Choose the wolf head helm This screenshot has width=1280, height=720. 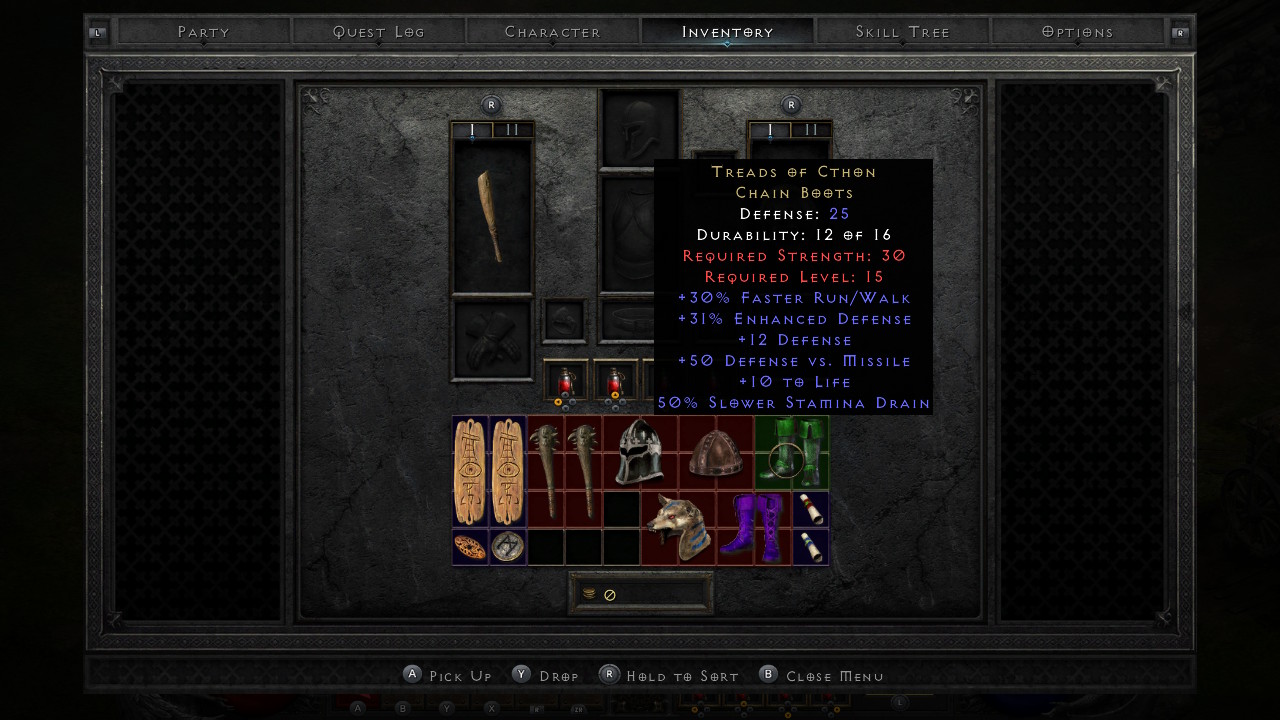tap(678, 527)
